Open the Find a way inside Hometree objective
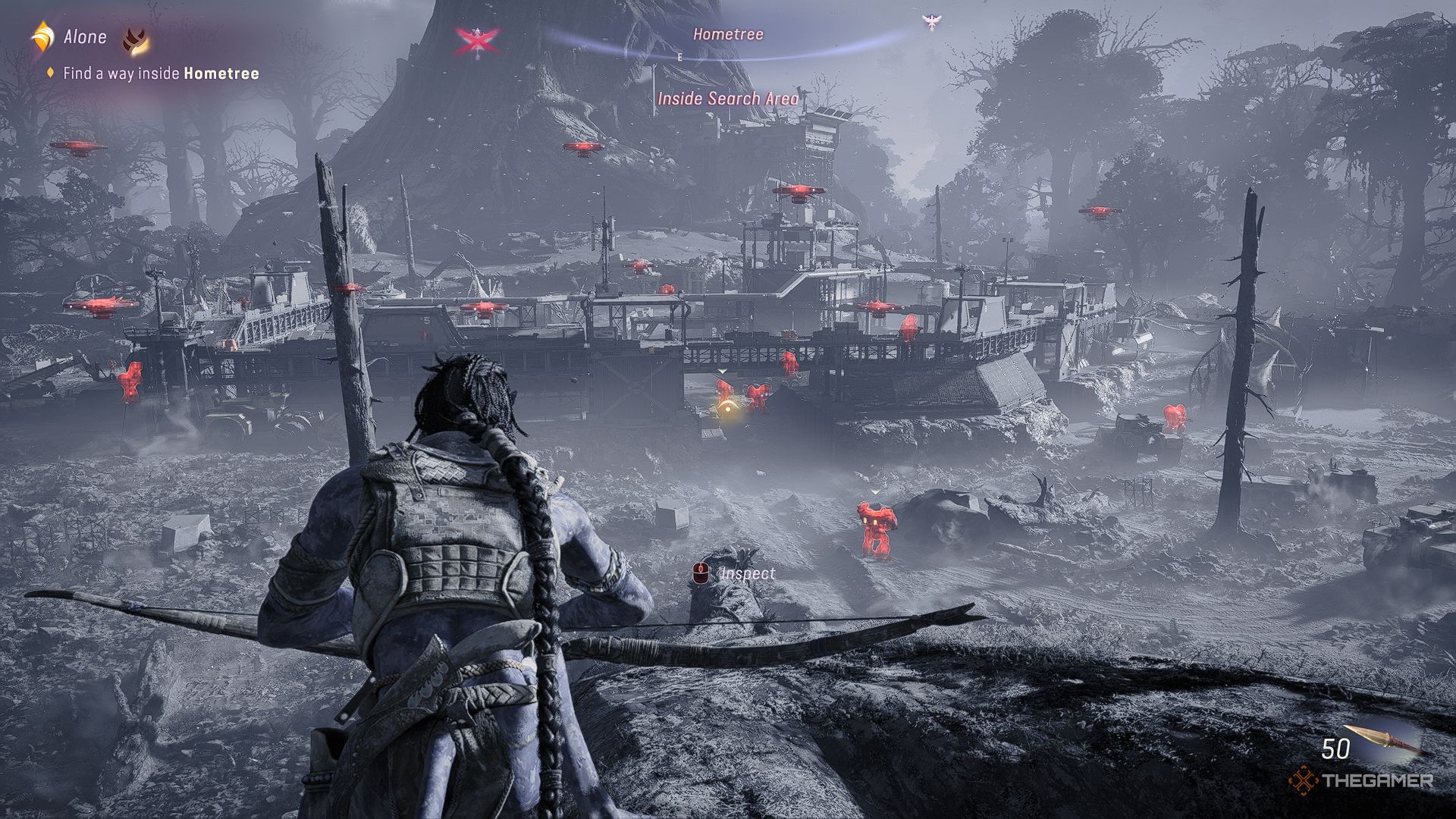1456x819 pixels. tap(161, 74)
